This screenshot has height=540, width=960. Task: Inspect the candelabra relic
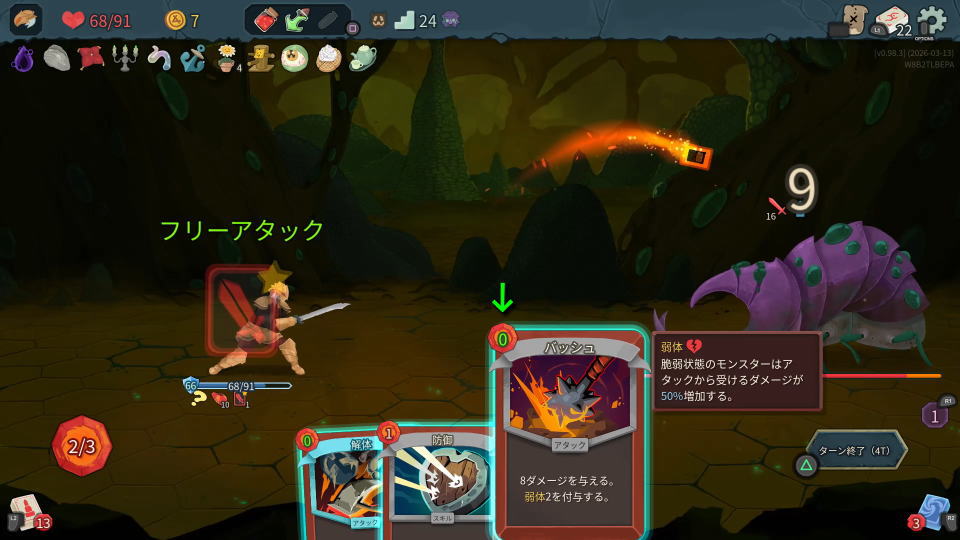point(124,59)
